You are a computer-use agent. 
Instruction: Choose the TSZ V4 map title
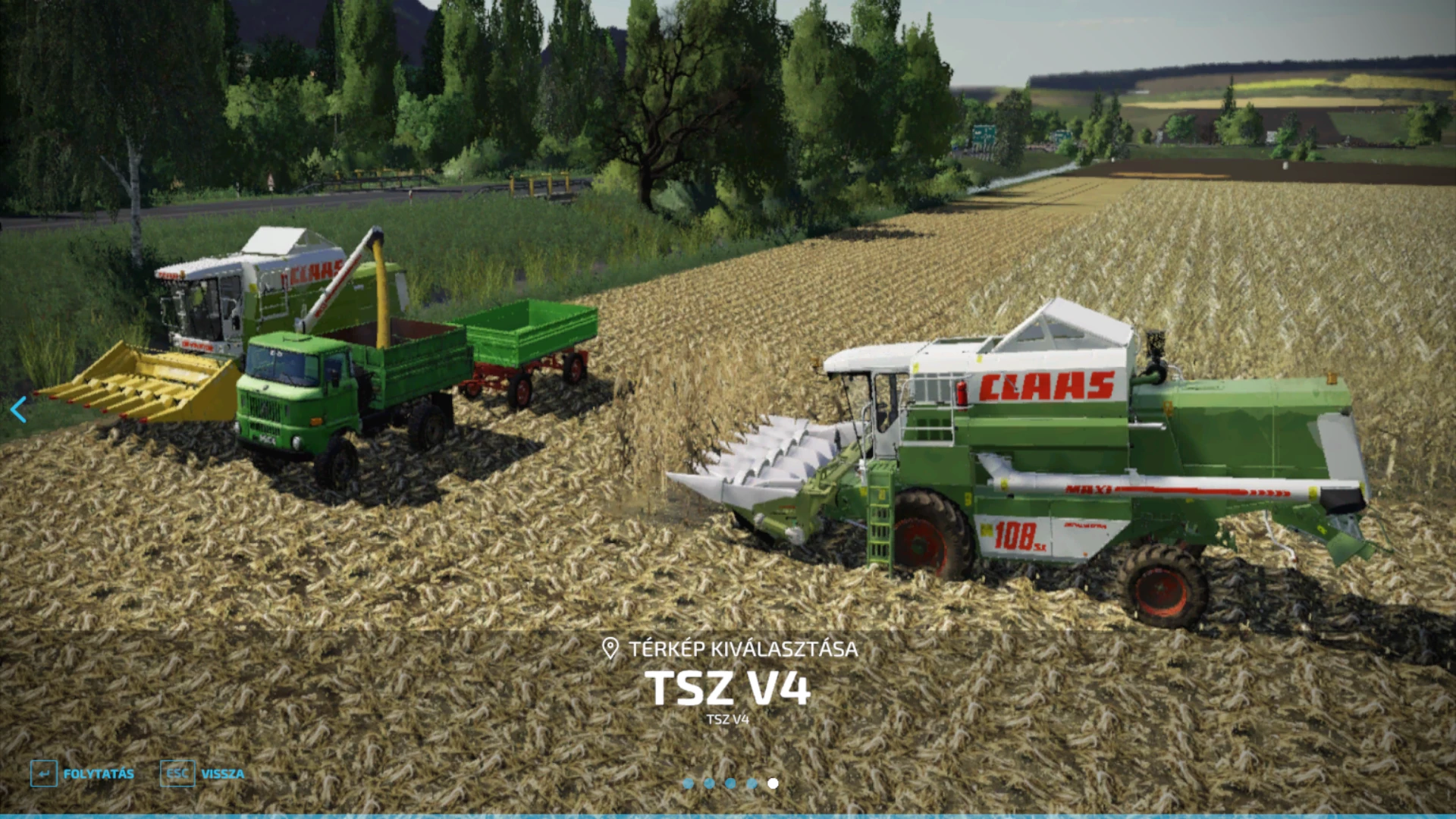727,688
